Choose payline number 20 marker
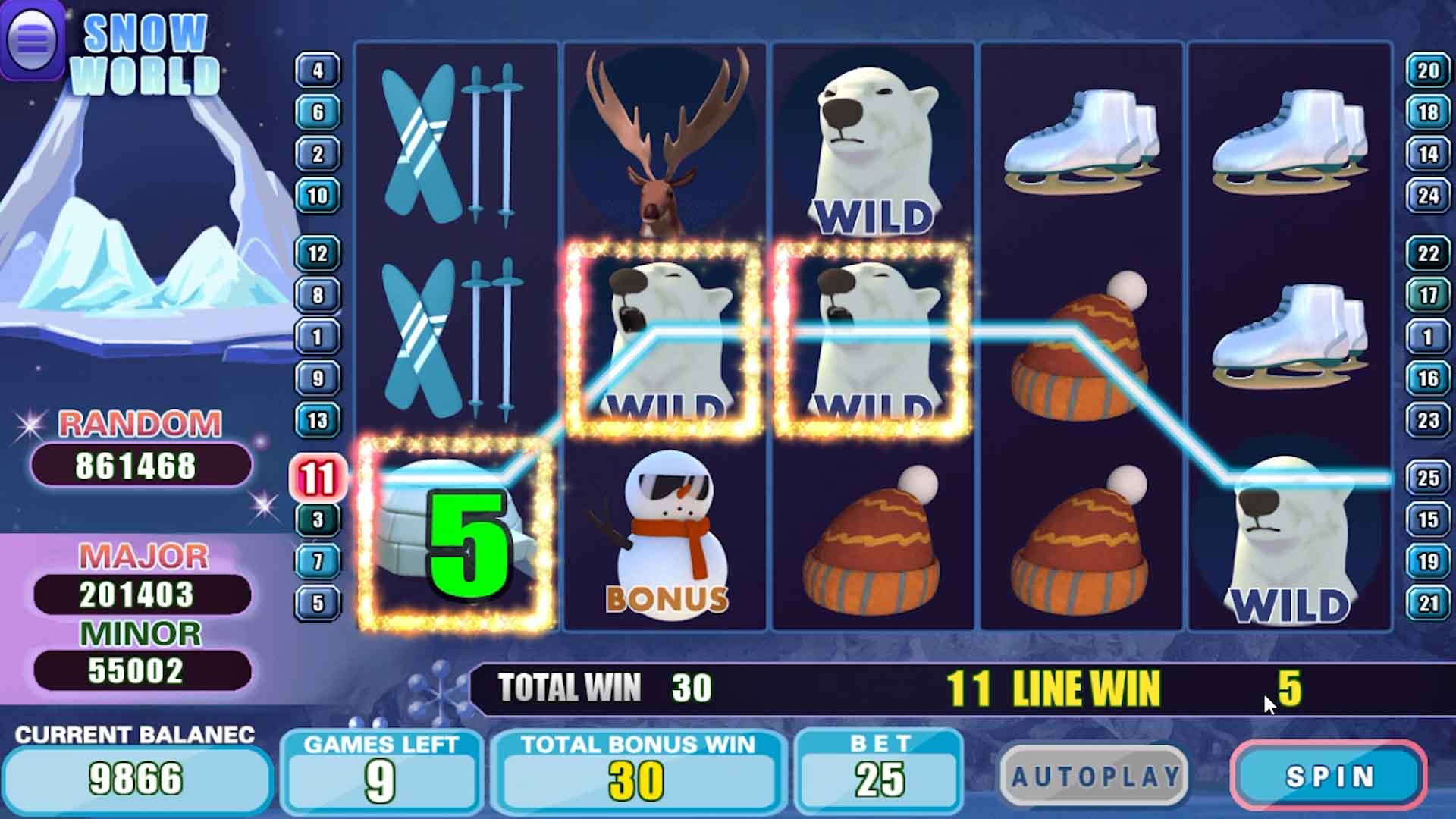The width and height of the screenshot is (1456, 819). pos(1428,71)
